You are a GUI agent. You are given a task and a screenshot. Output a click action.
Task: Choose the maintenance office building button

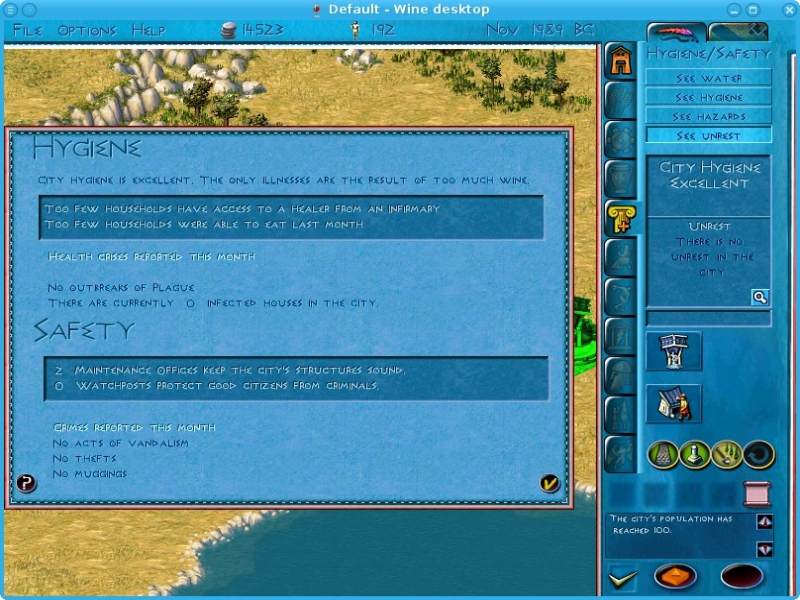(x=673, y=403)
